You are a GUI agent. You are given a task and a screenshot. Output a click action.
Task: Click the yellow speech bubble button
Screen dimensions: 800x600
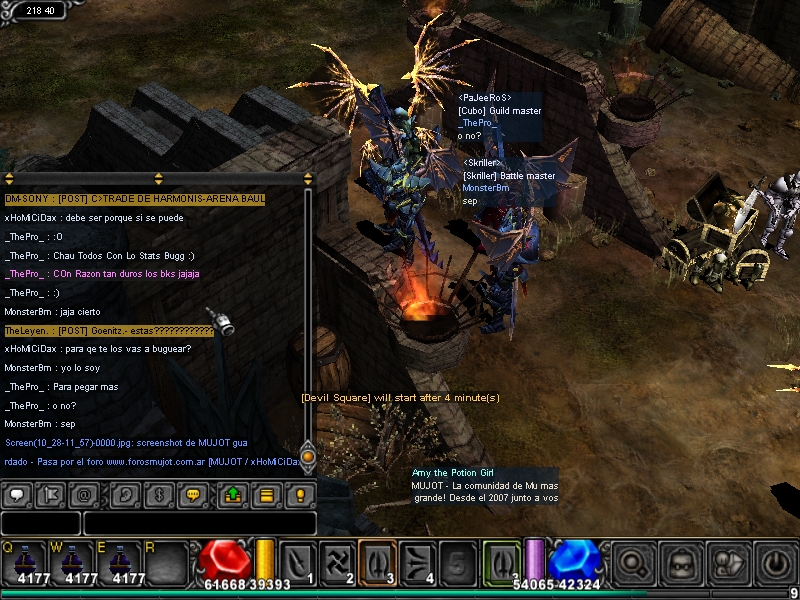[193, 494]
